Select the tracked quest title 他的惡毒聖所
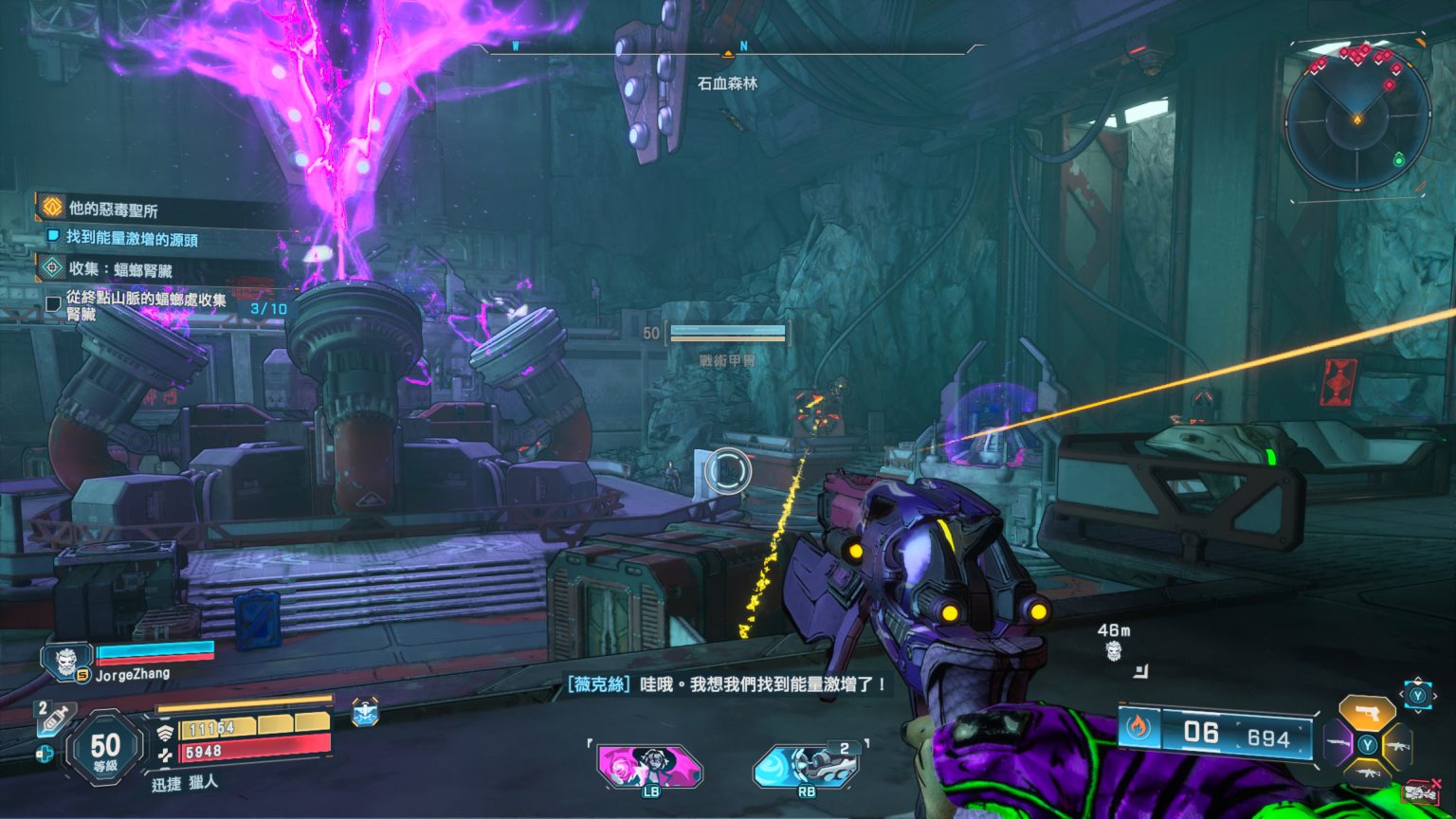Image resolution: width=1456 pixels, height=819 pixels. point(113,209)
